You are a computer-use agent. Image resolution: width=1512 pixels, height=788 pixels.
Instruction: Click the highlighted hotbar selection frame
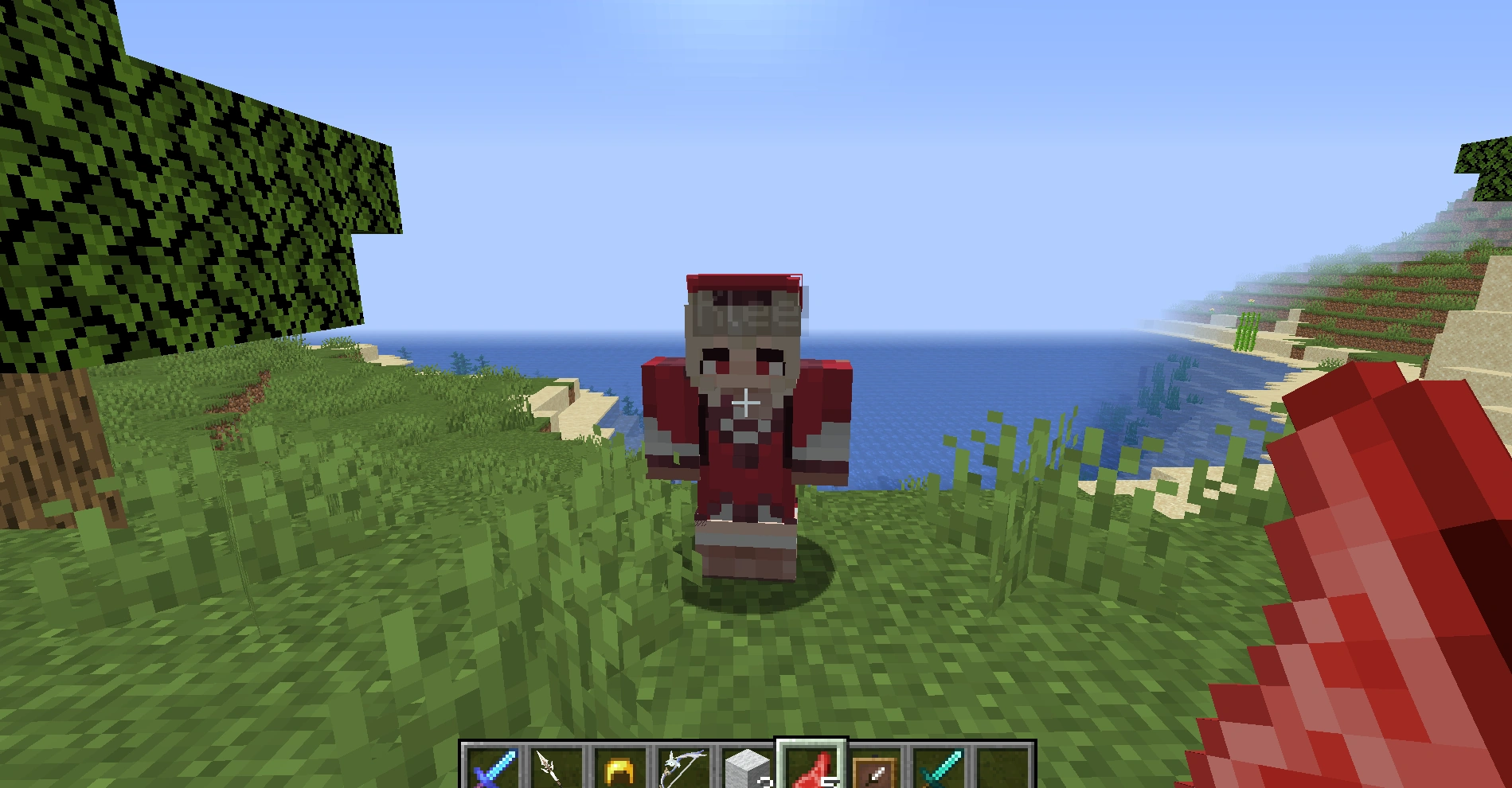811,748
